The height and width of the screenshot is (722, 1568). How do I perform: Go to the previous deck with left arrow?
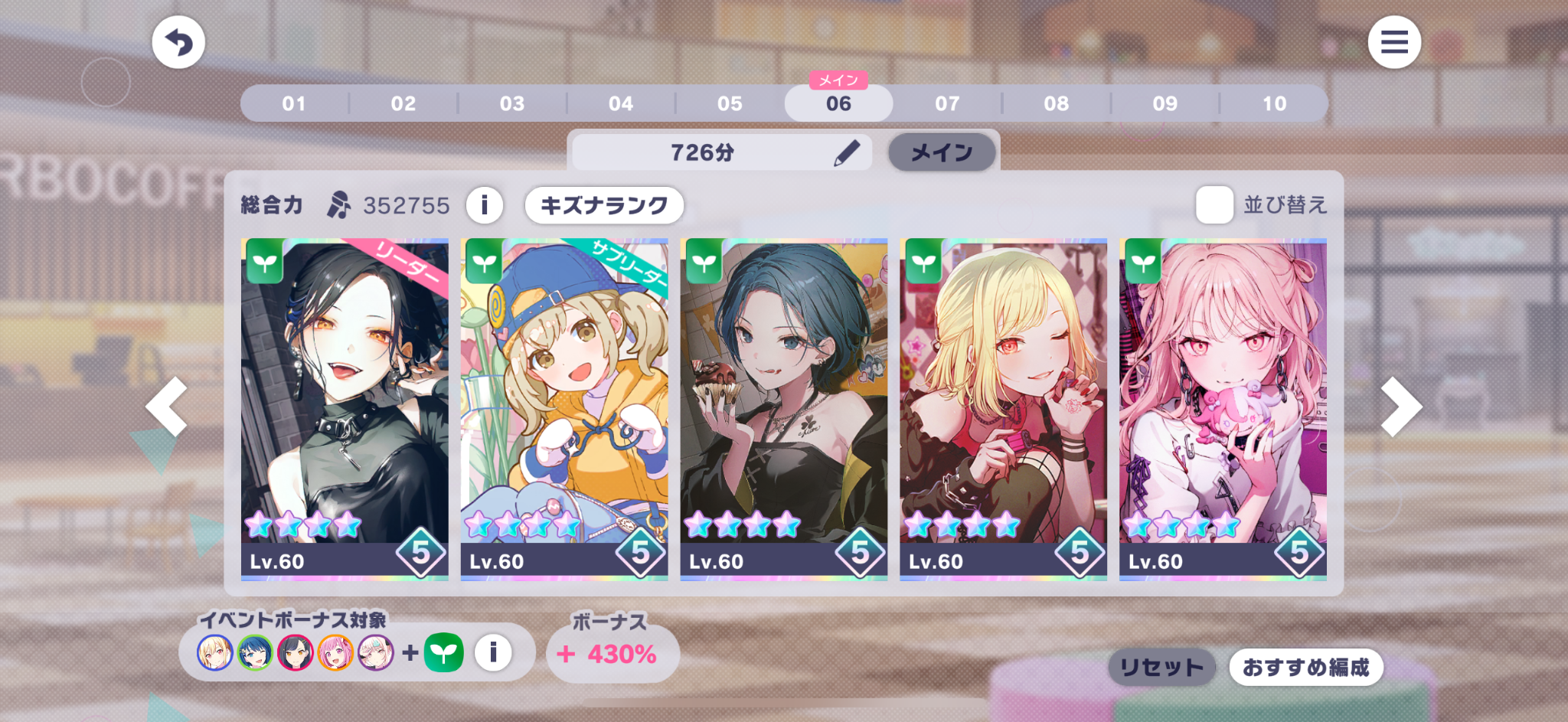(167, 407)
